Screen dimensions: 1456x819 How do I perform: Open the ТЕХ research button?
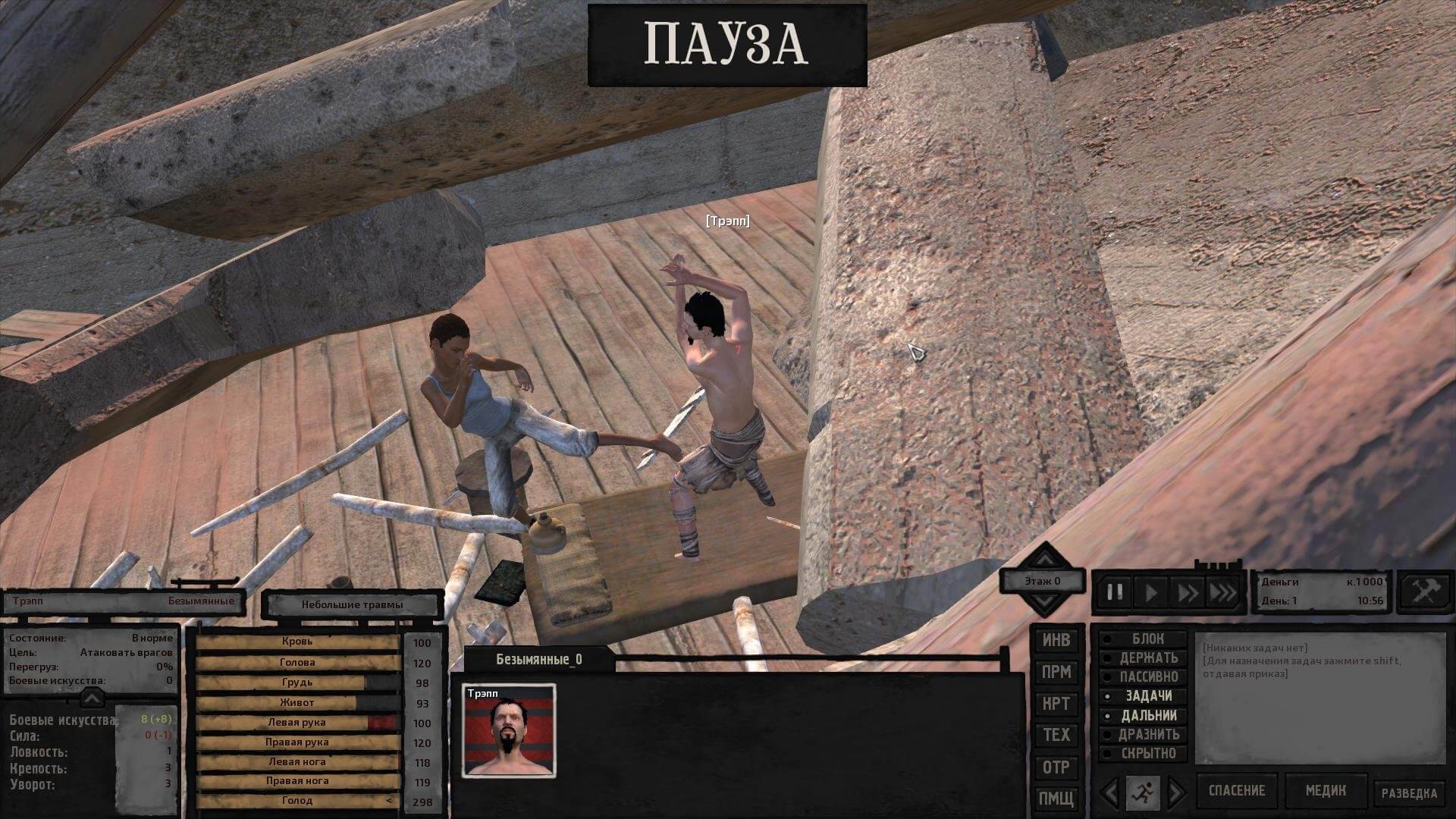1056,735
